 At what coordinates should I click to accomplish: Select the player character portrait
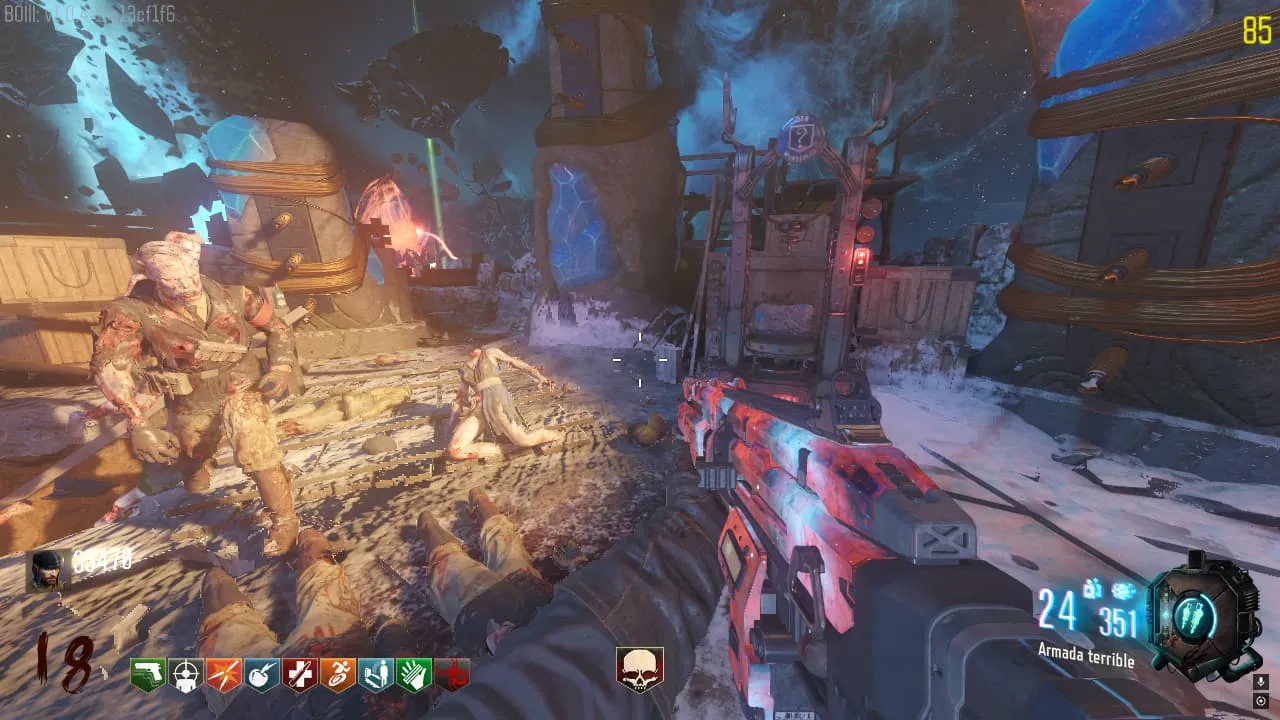pyautogui.click(x=48, y=569)
